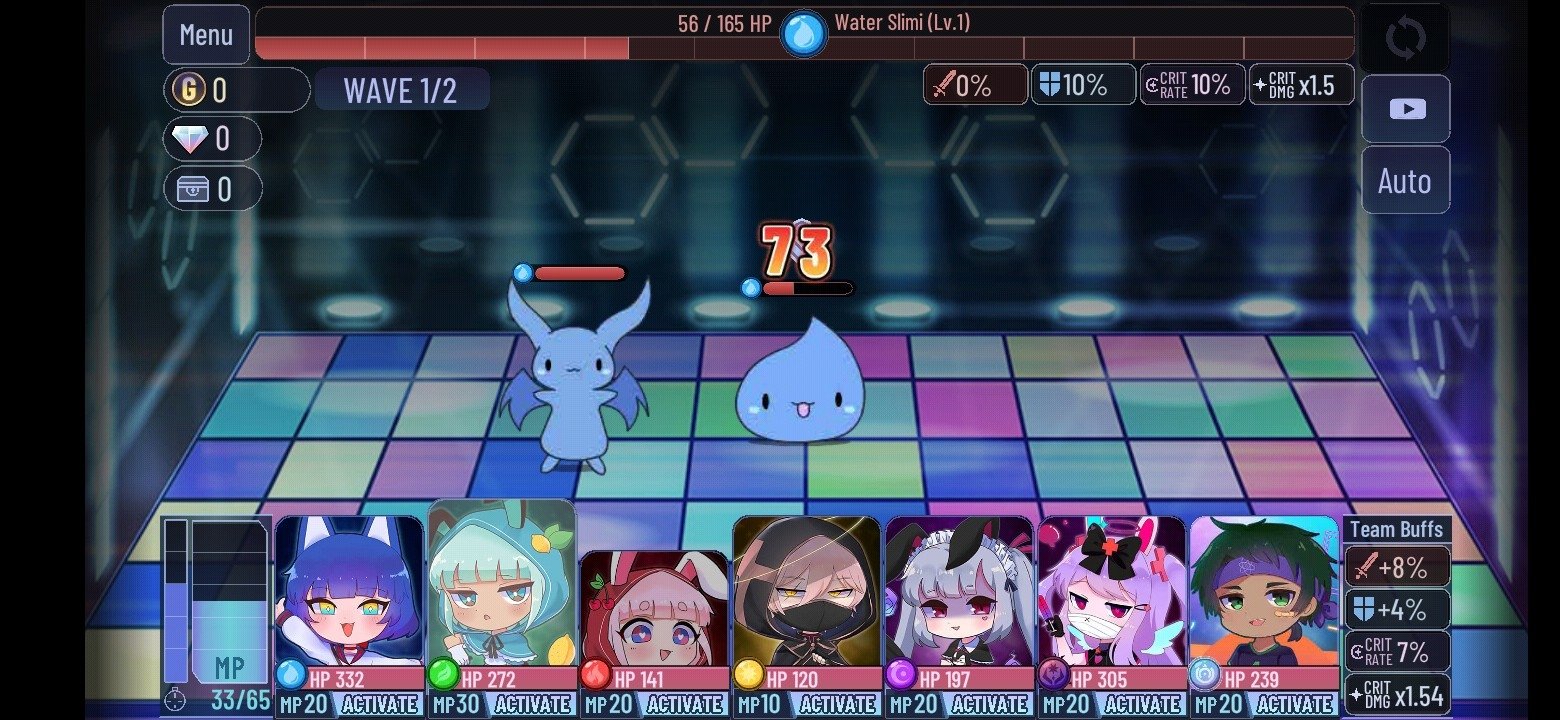The height and width of the screenshot is (720, 1560).
Task: Click the Team Buffs panel header
Action: coord(1398,529)
